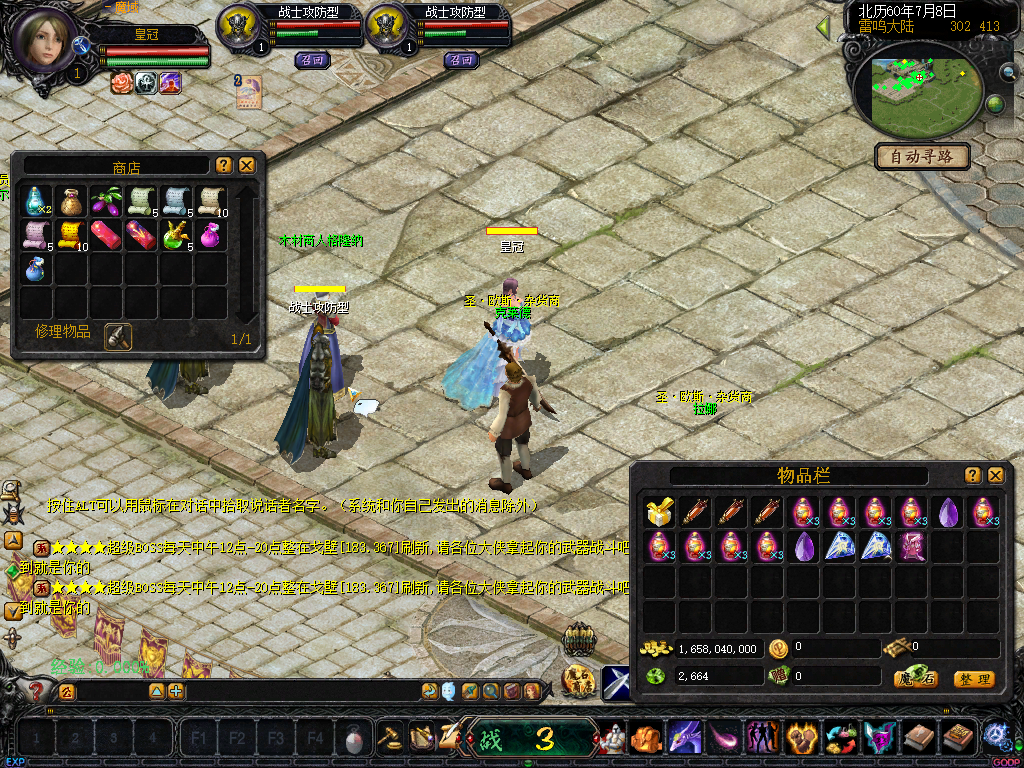Click the repair hammer button
Screen dimensions: 1024x768
pos(118,337)
